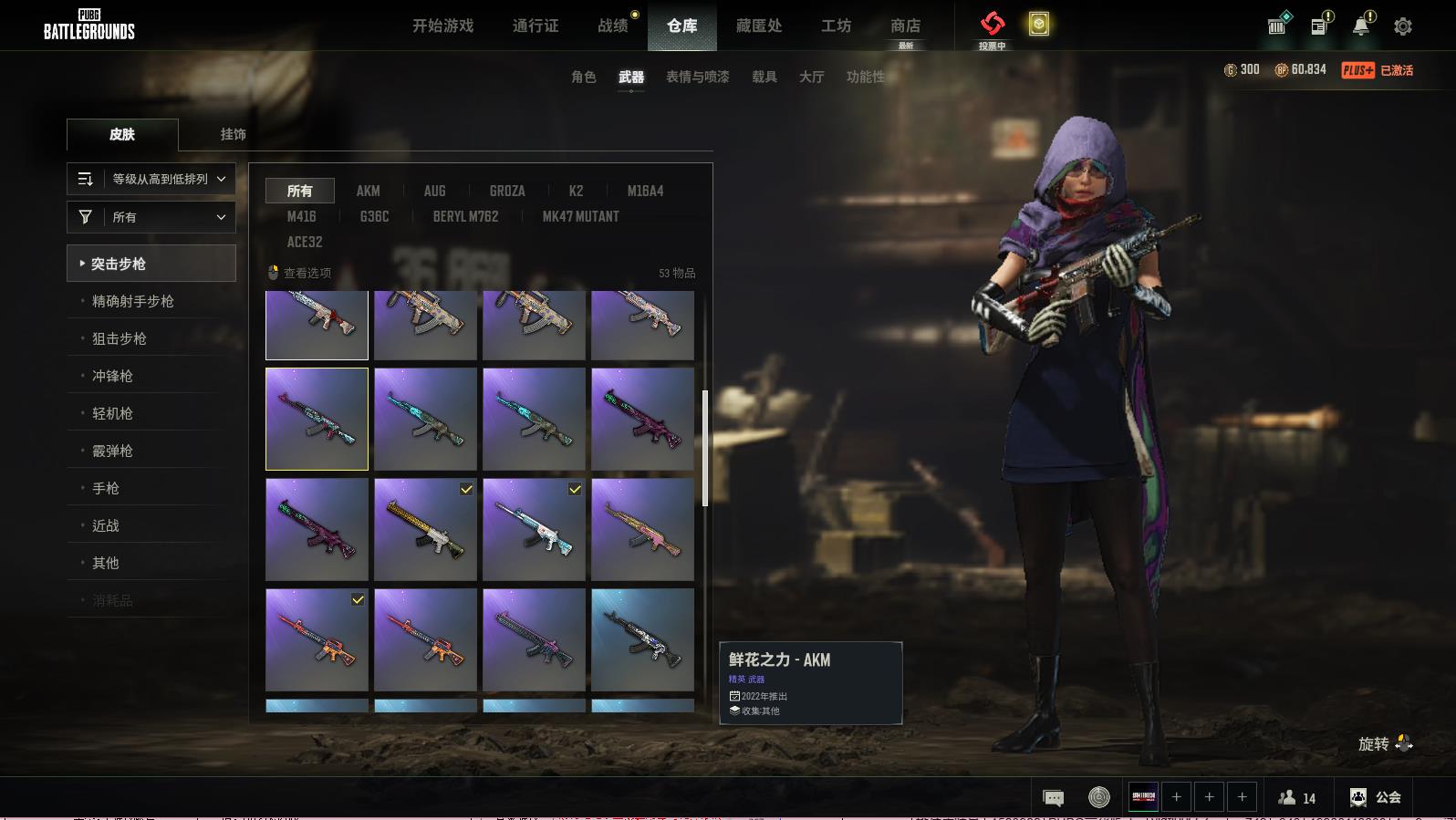Open the 公会 clan button
This screenshot has width=1456, height=820.
click(x=1376, y=797)
